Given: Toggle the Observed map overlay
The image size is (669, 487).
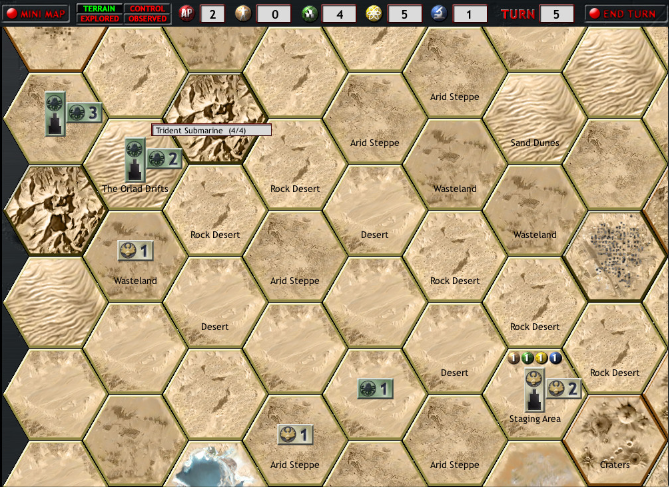Looking at the screenshot, I should 147,19.
